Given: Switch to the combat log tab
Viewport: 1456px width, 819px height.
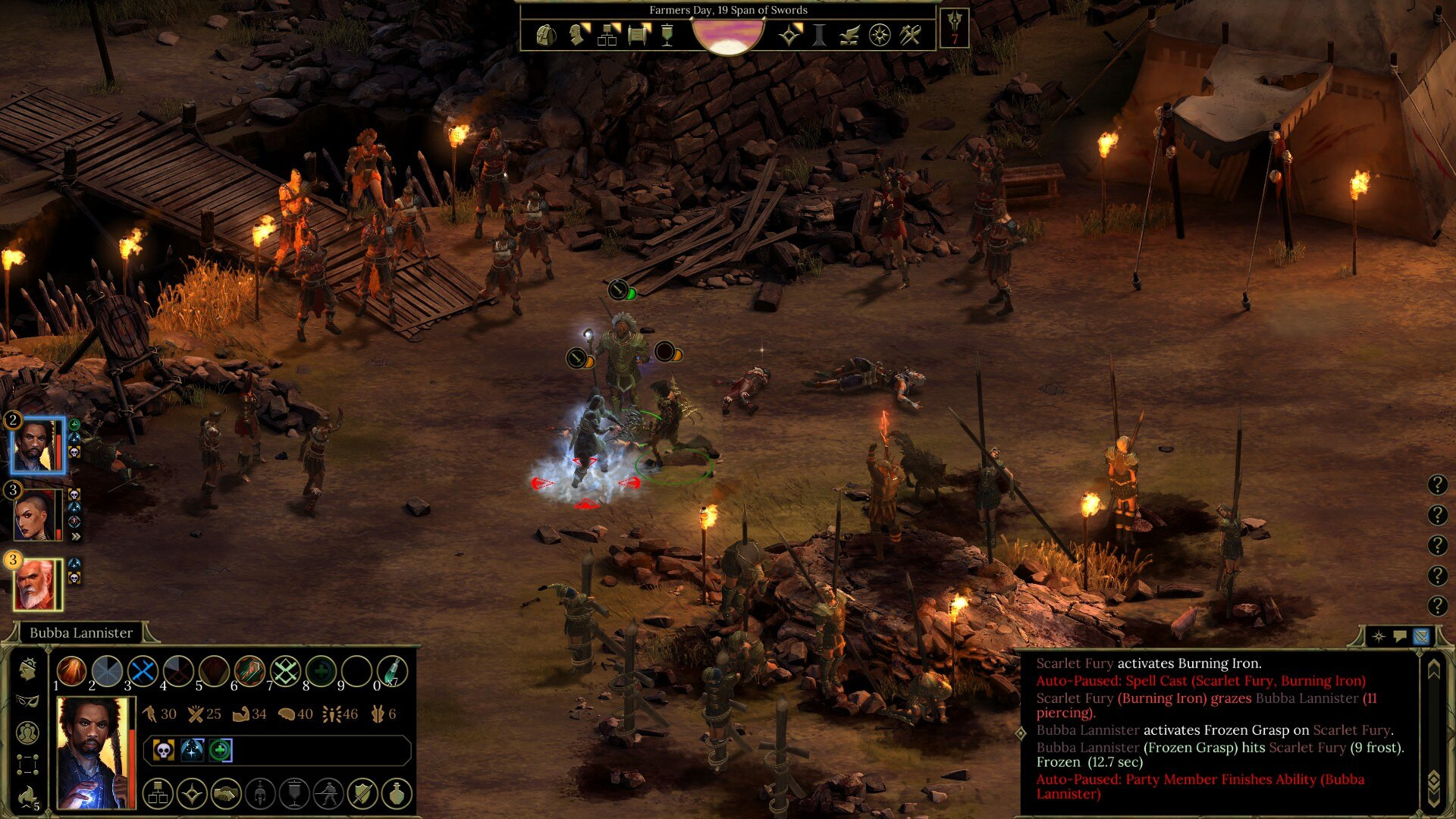Looking at the screenshot, I should (x=1421, y=636).
